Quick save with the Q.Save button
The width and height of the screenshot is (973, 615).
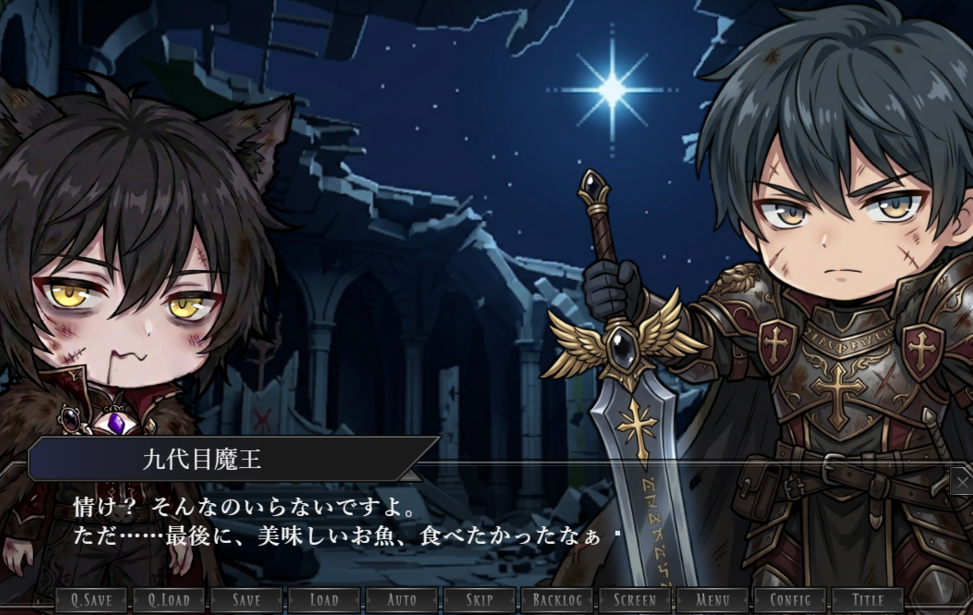tap(91, 601)
